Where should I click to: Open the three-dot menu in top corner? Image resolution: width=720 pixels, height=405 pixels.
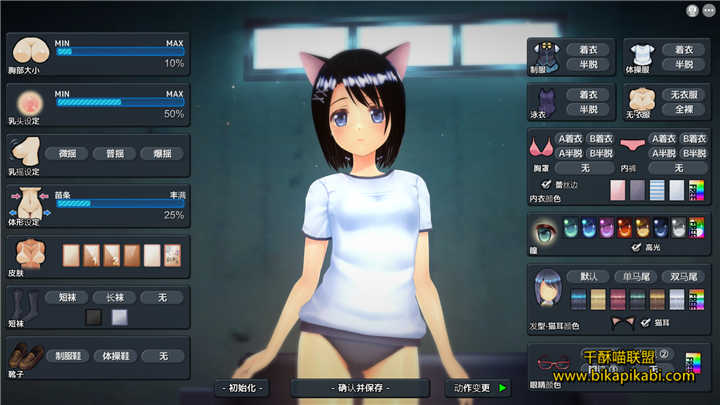709,10
